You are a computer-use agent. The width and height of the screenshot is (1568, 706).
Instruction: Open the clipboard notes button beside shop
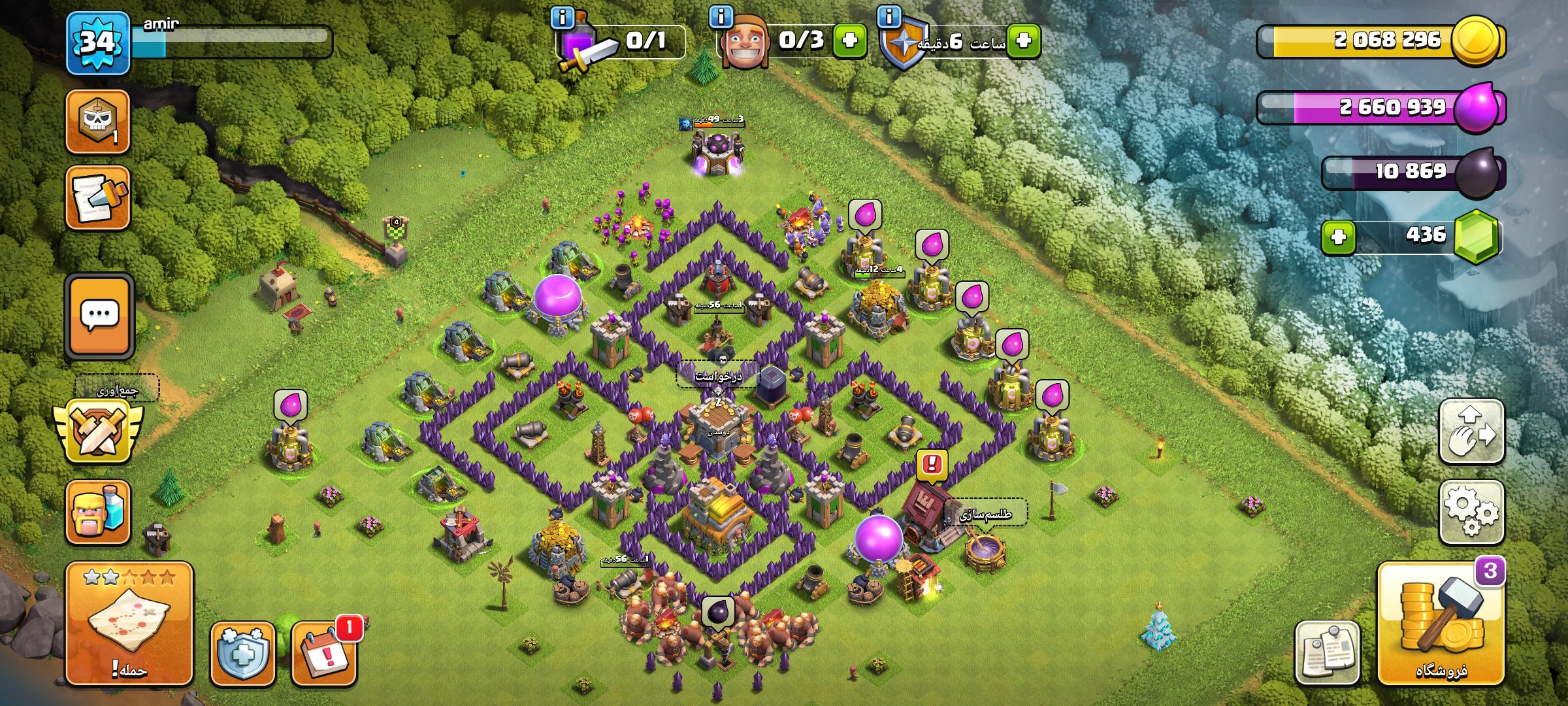pyautogui.click(x=1327, y=652)
